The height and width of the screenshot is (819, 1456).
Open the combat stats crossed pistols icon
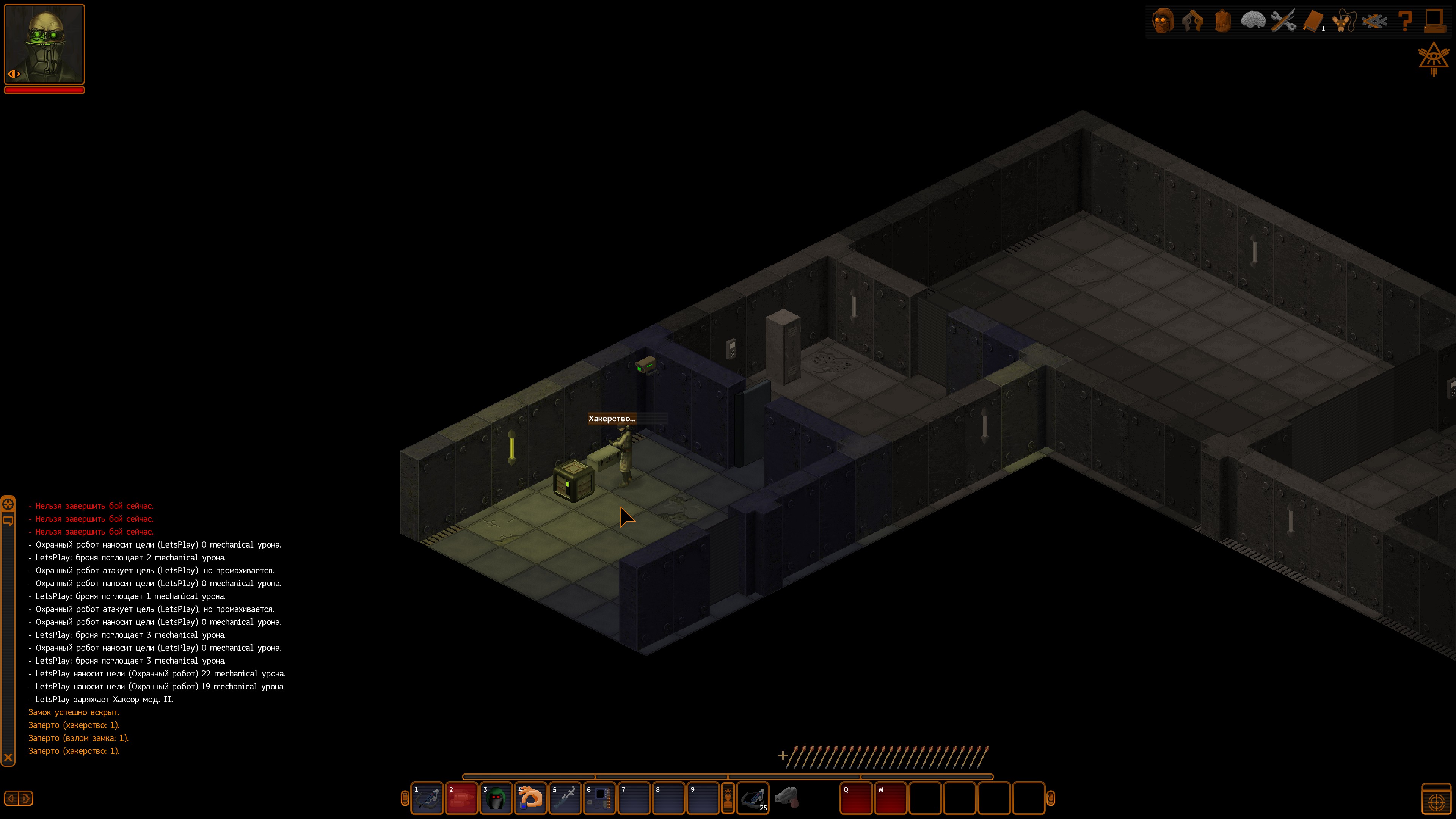(1192, 22)
